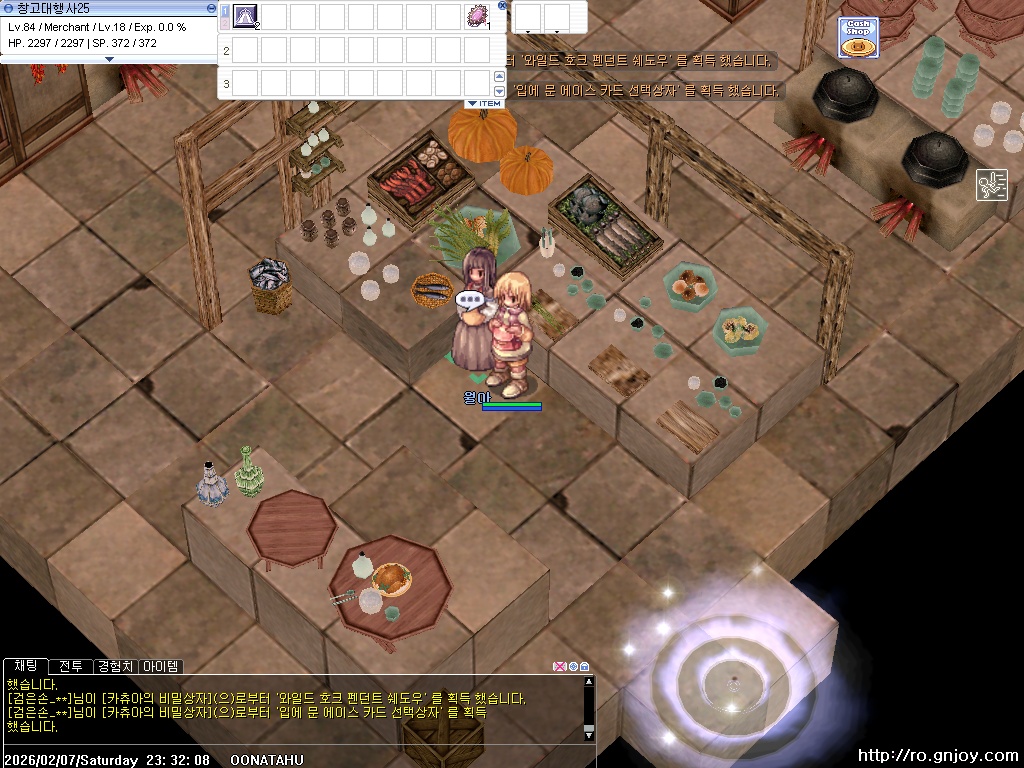Select the 아이템 chat tab
Screen dimensions: 1024x768
click(161, 666)
